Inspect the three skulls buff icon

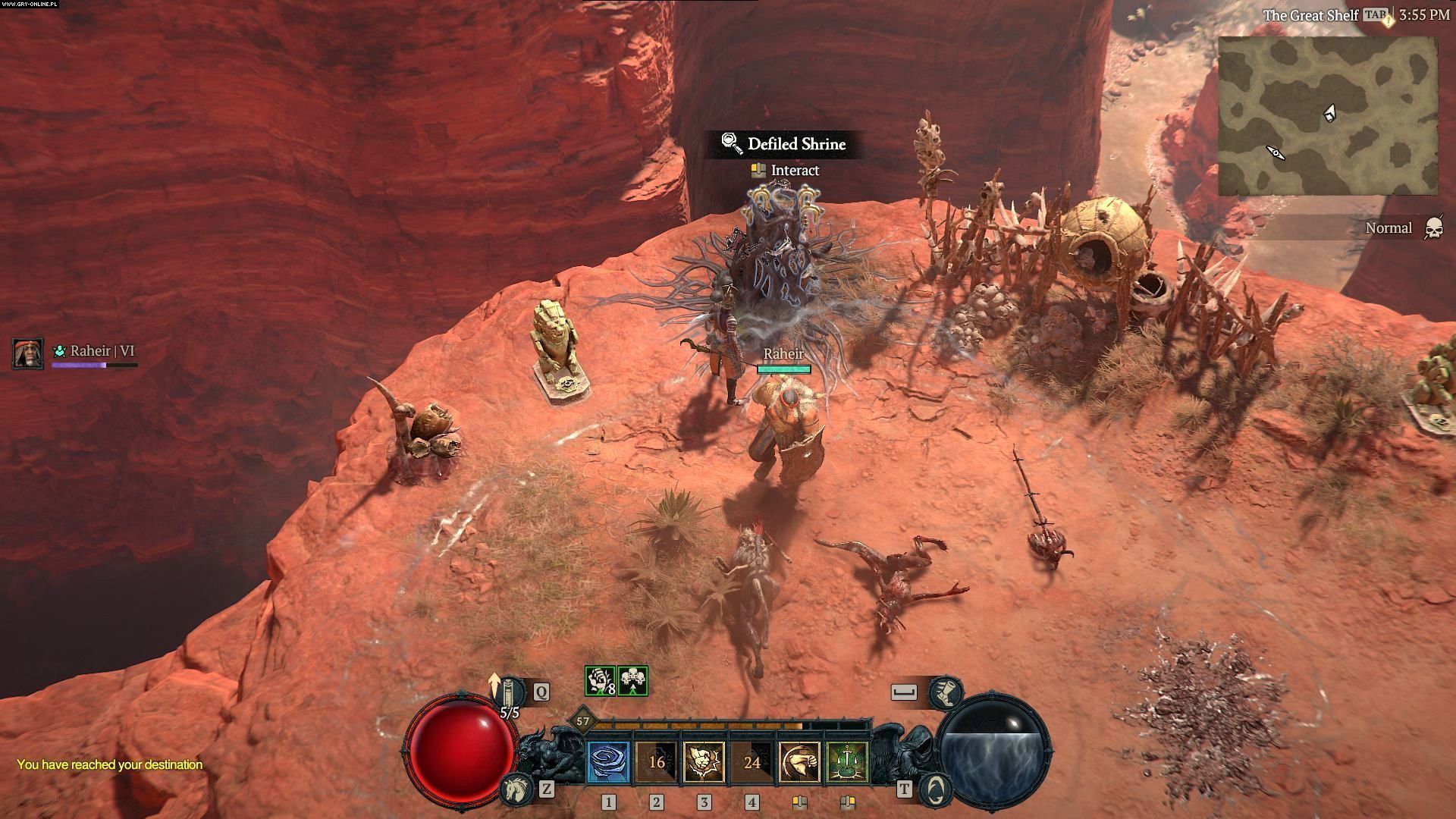coord(633,681)
